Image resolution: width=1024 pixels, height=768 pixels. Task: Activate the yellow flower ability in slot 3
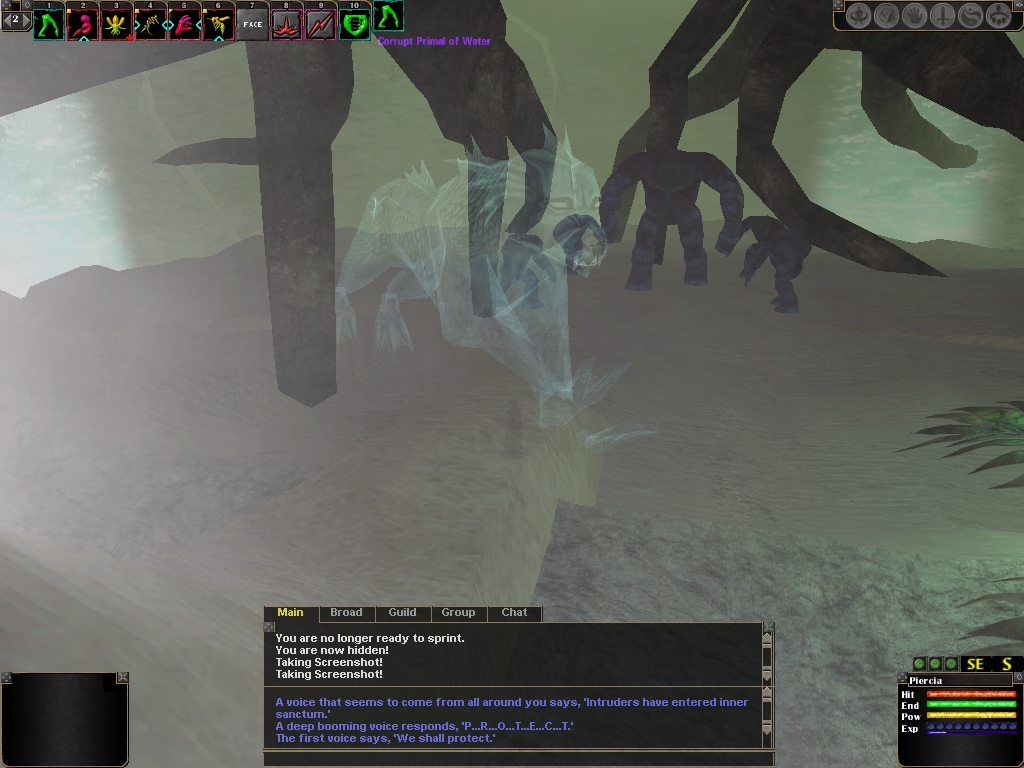pyautogui.click(x=116, y=24)
